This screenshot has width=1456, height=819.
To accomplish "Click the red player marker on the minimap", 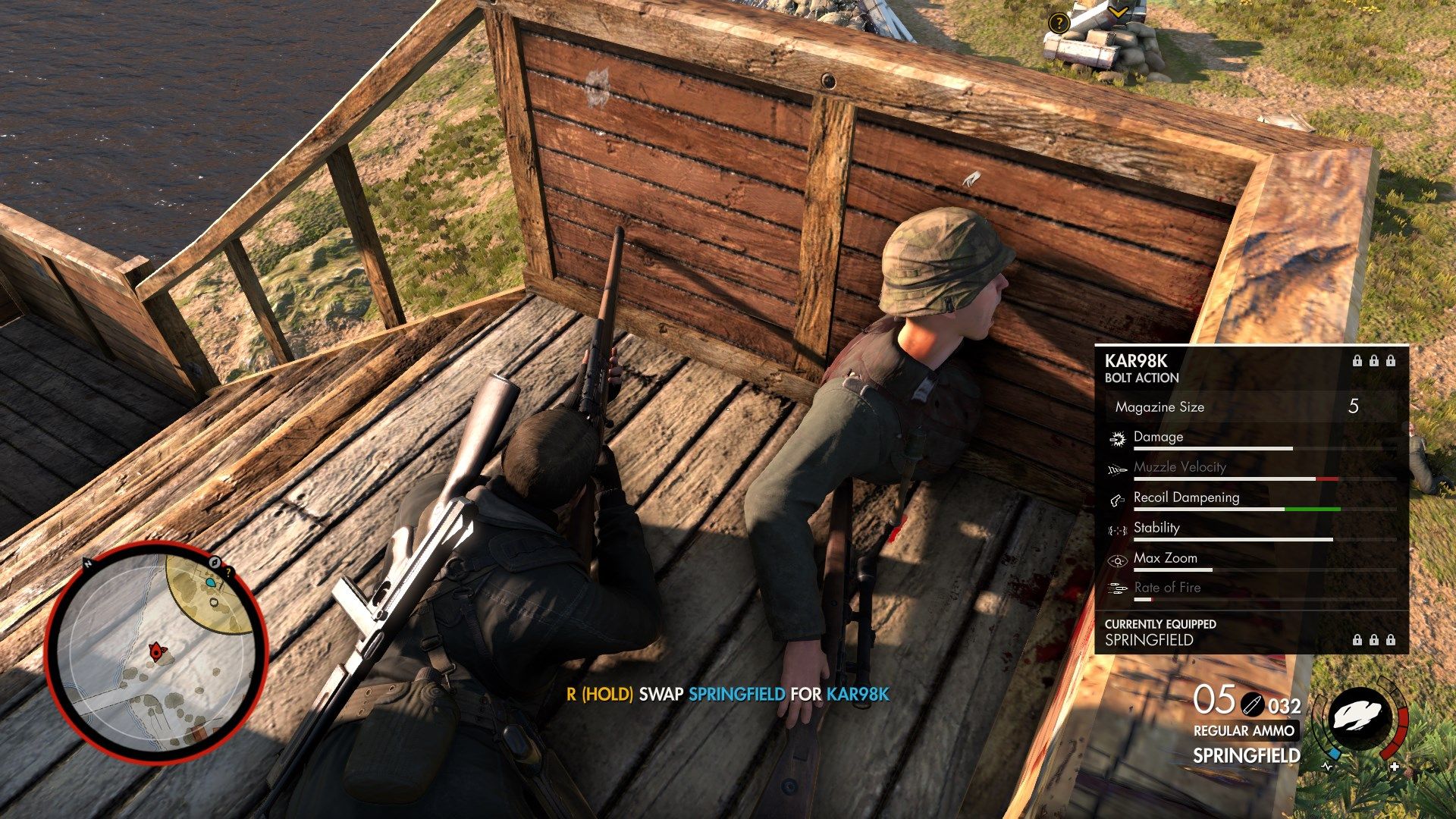I will click(157, 651).
